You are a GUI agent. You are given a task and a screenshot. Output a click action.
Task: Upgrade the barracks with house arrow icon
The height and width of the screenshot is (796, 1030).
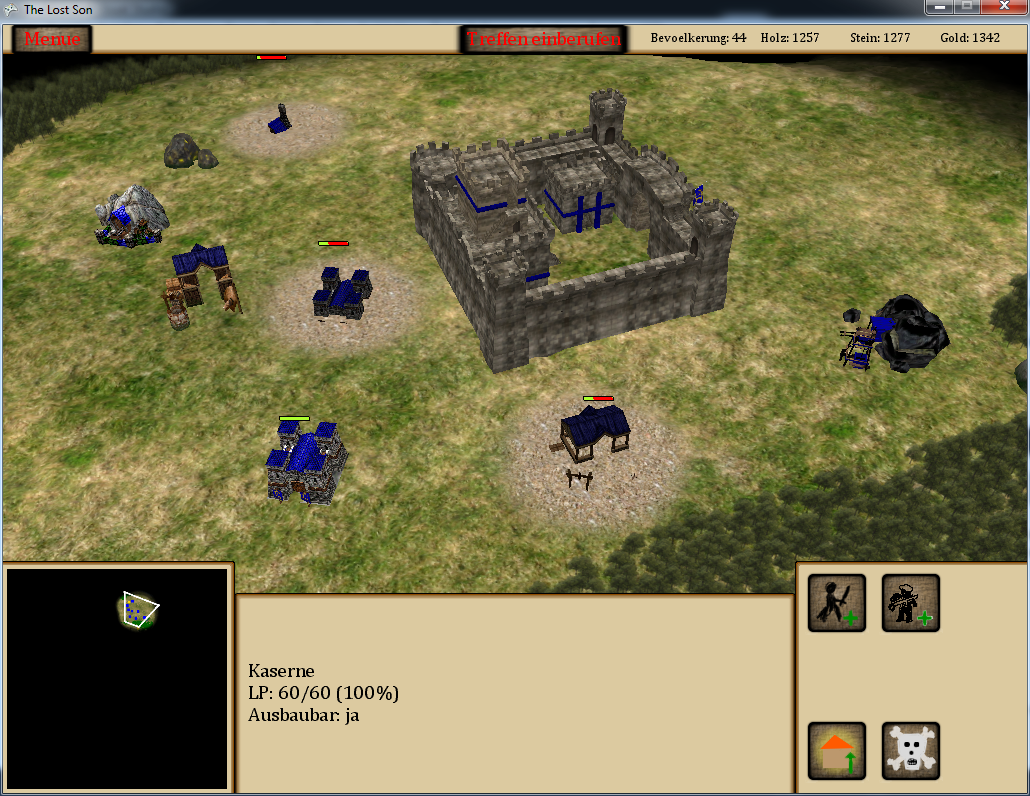[x=837, y=751]
